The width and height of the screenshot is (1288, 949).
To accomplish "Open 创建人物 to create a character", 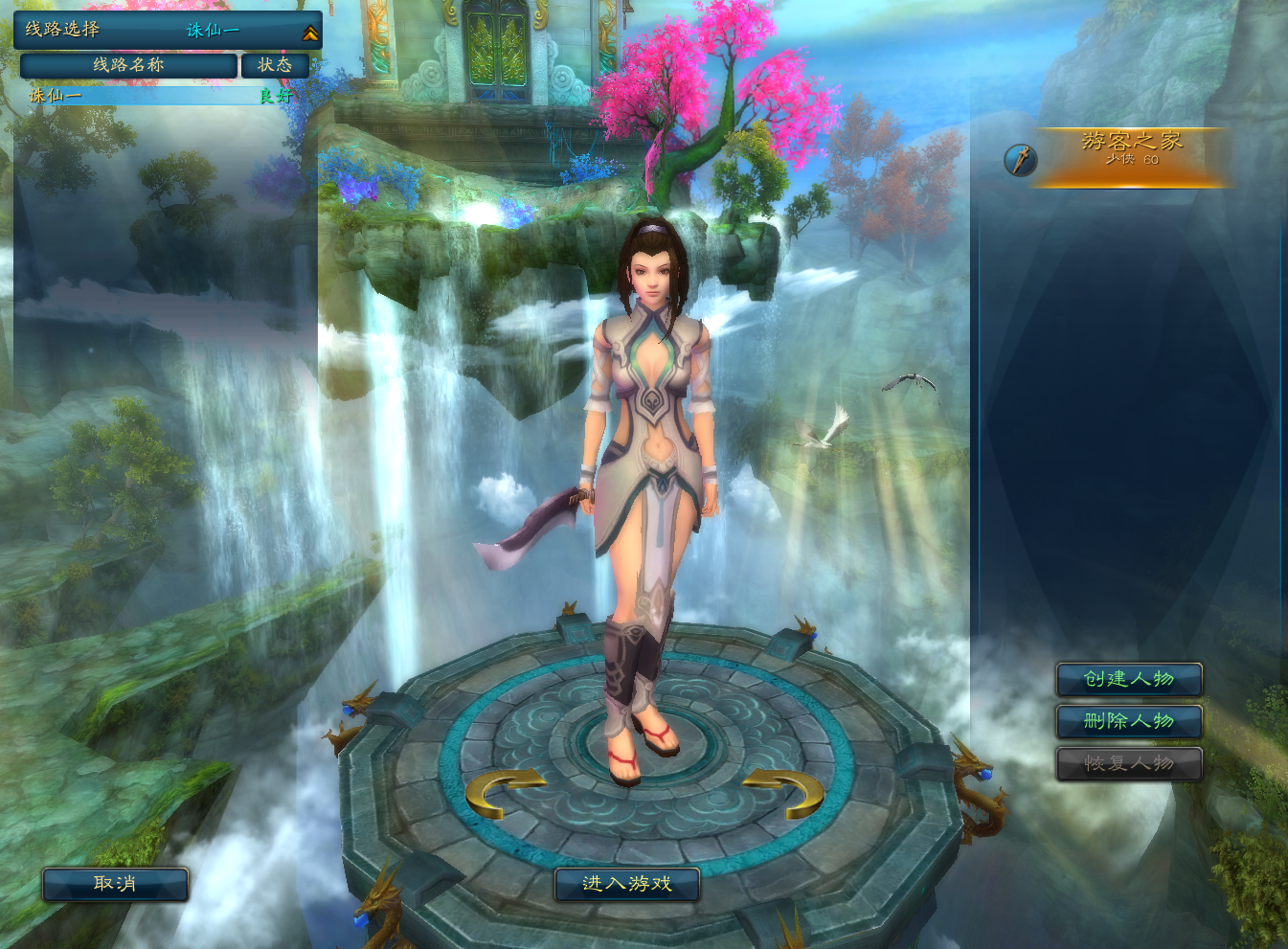I will click(x=1129, y=679).
